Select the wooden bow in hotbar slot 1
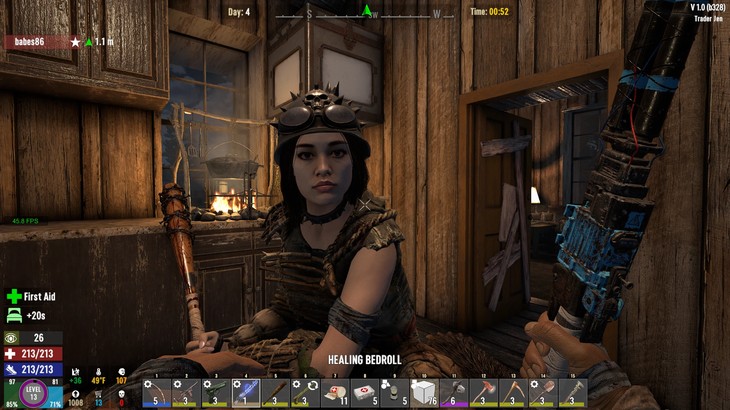Viewport: 730px width, 410px height. tap(155, 391)
